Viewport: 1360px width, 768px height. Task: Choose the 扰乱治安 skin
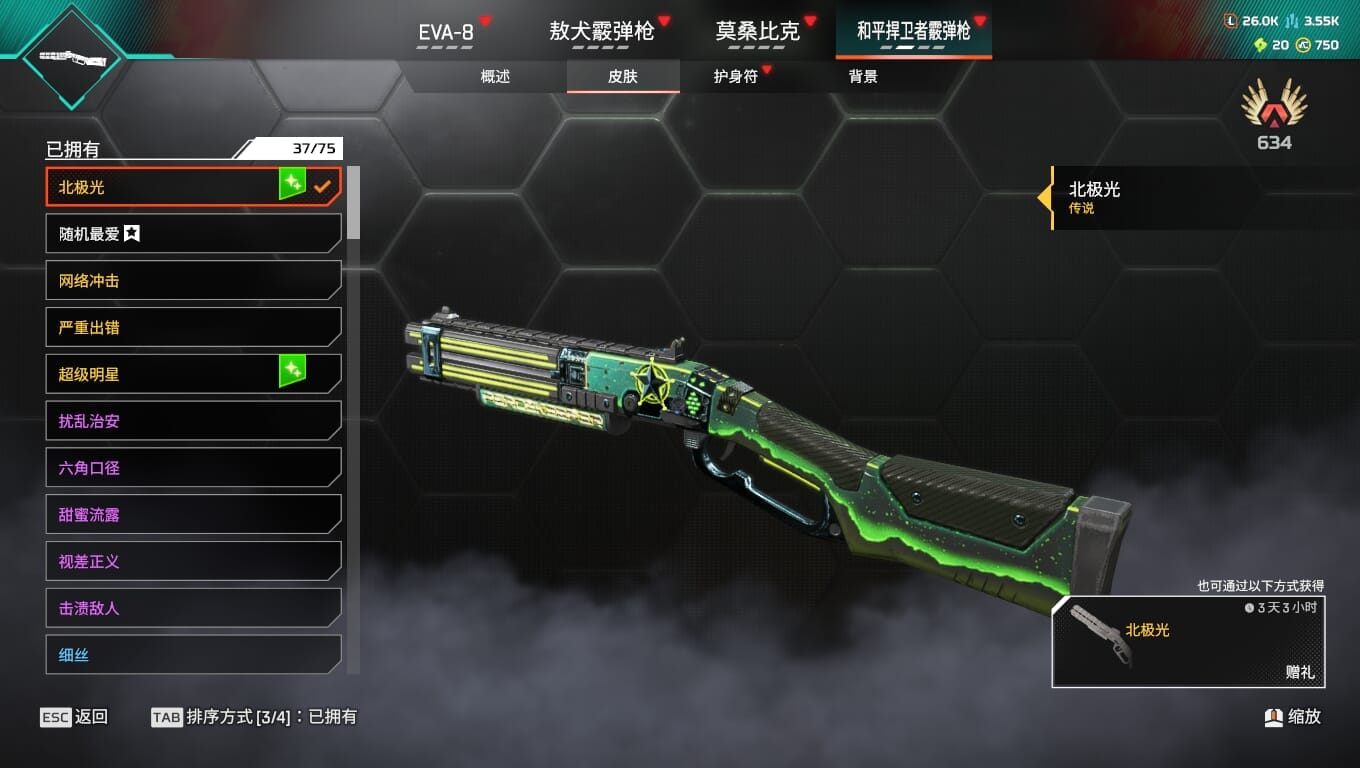coord(193,421)
